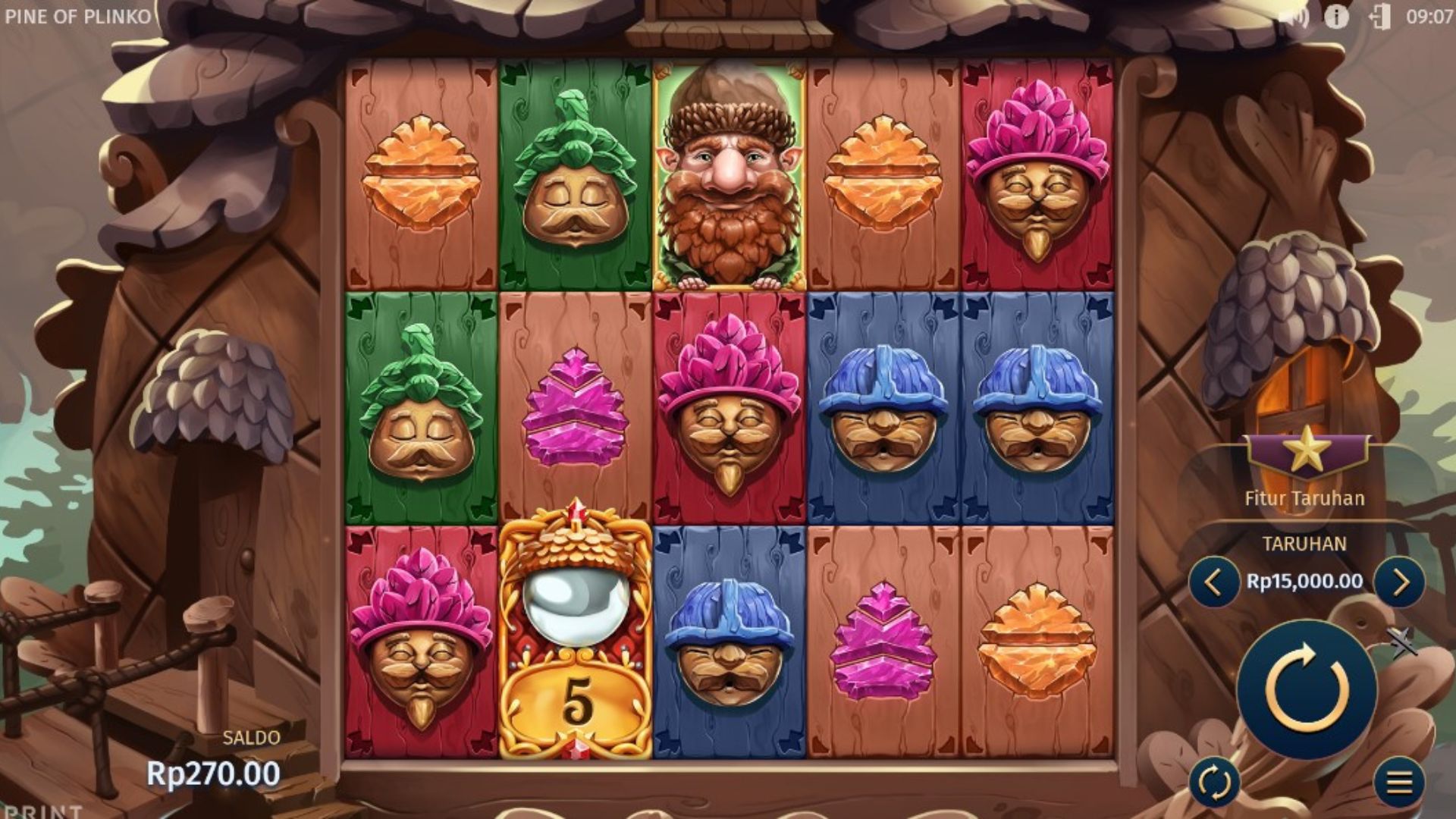Show the game info page
Screen dimensions: 1456x819
pyautogui.click(x=1336, y=17)
